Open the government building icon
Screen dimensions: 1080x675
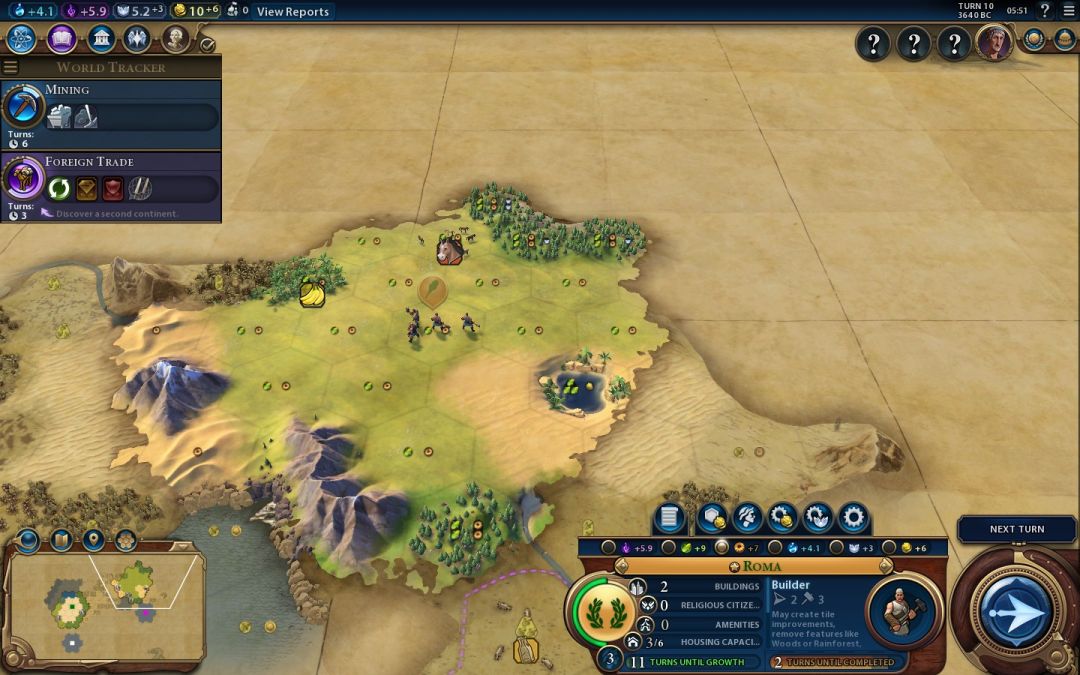click(x=100, y=39)
